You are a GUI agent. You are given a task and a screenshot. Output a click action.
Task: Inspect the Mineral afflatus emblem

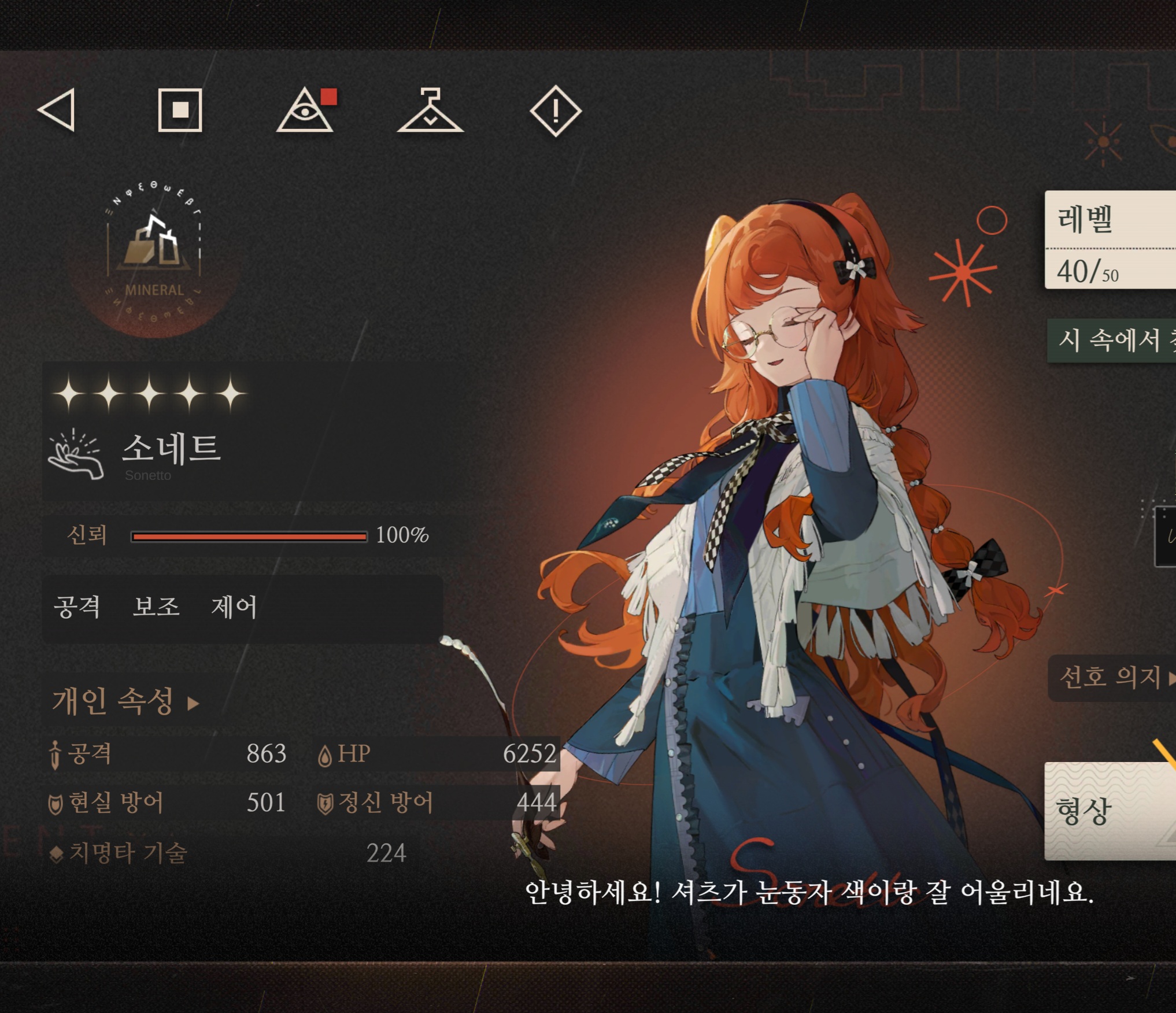(x=154, y=254)
